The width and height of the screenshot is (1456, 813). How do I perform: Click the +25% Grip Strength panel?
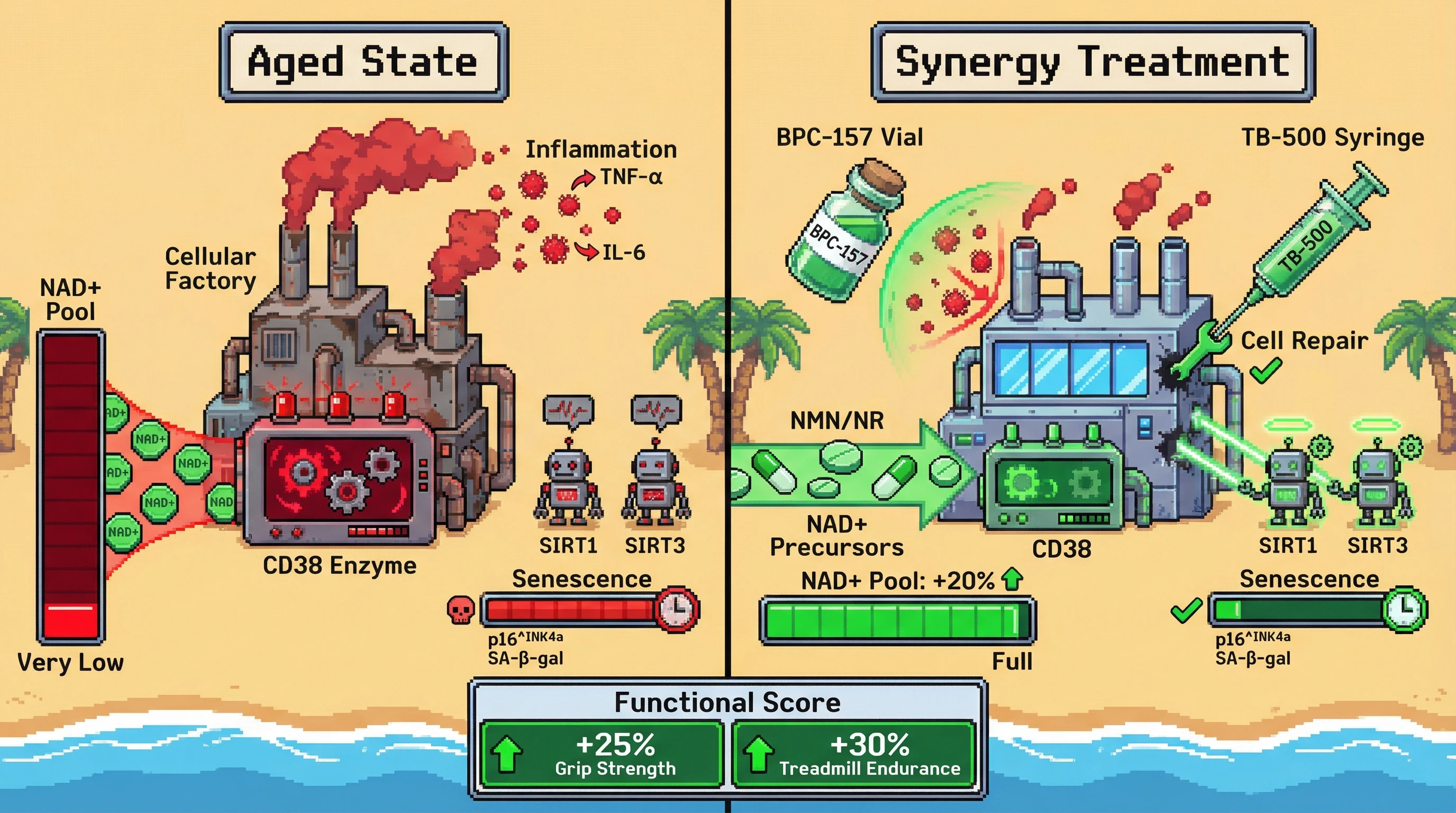[602, 755]
